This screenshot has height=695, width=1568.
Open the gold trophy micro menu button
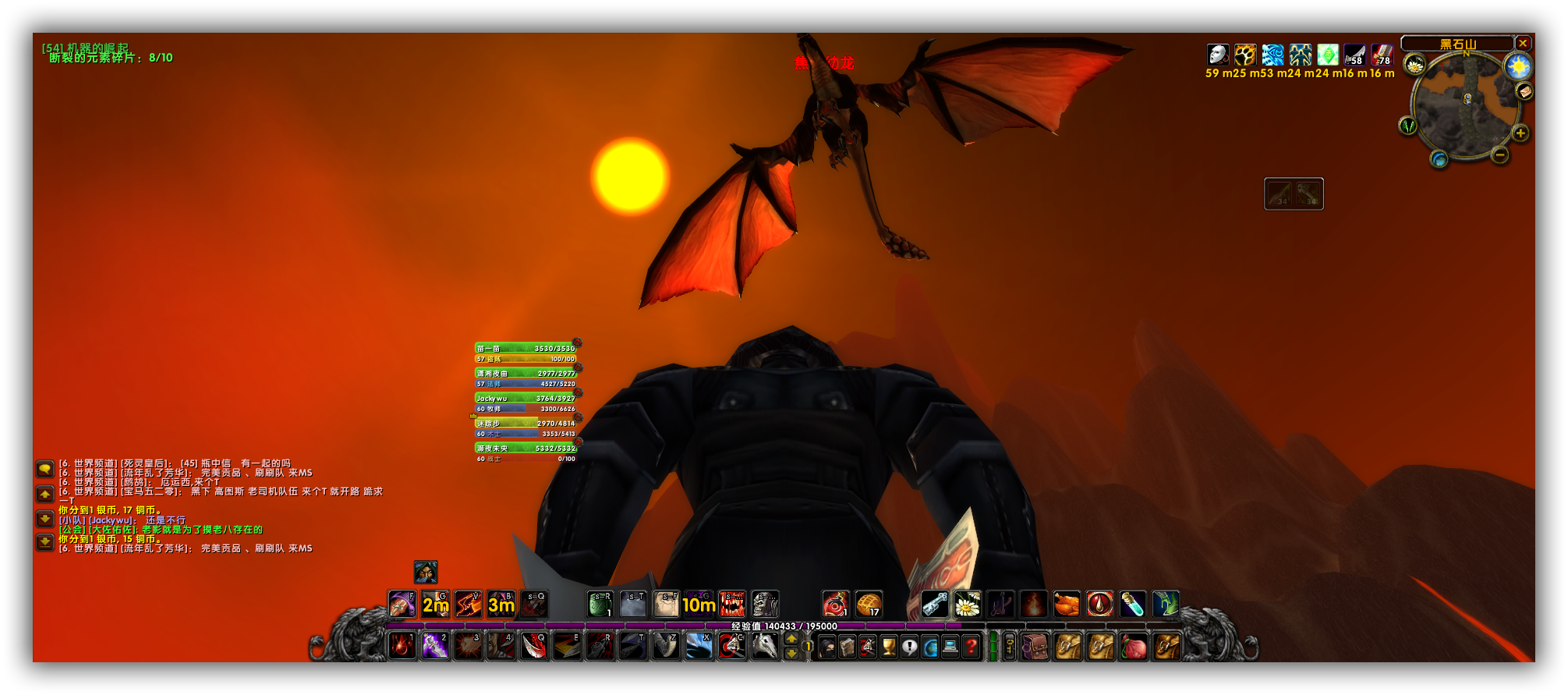(x=889, y=647)
